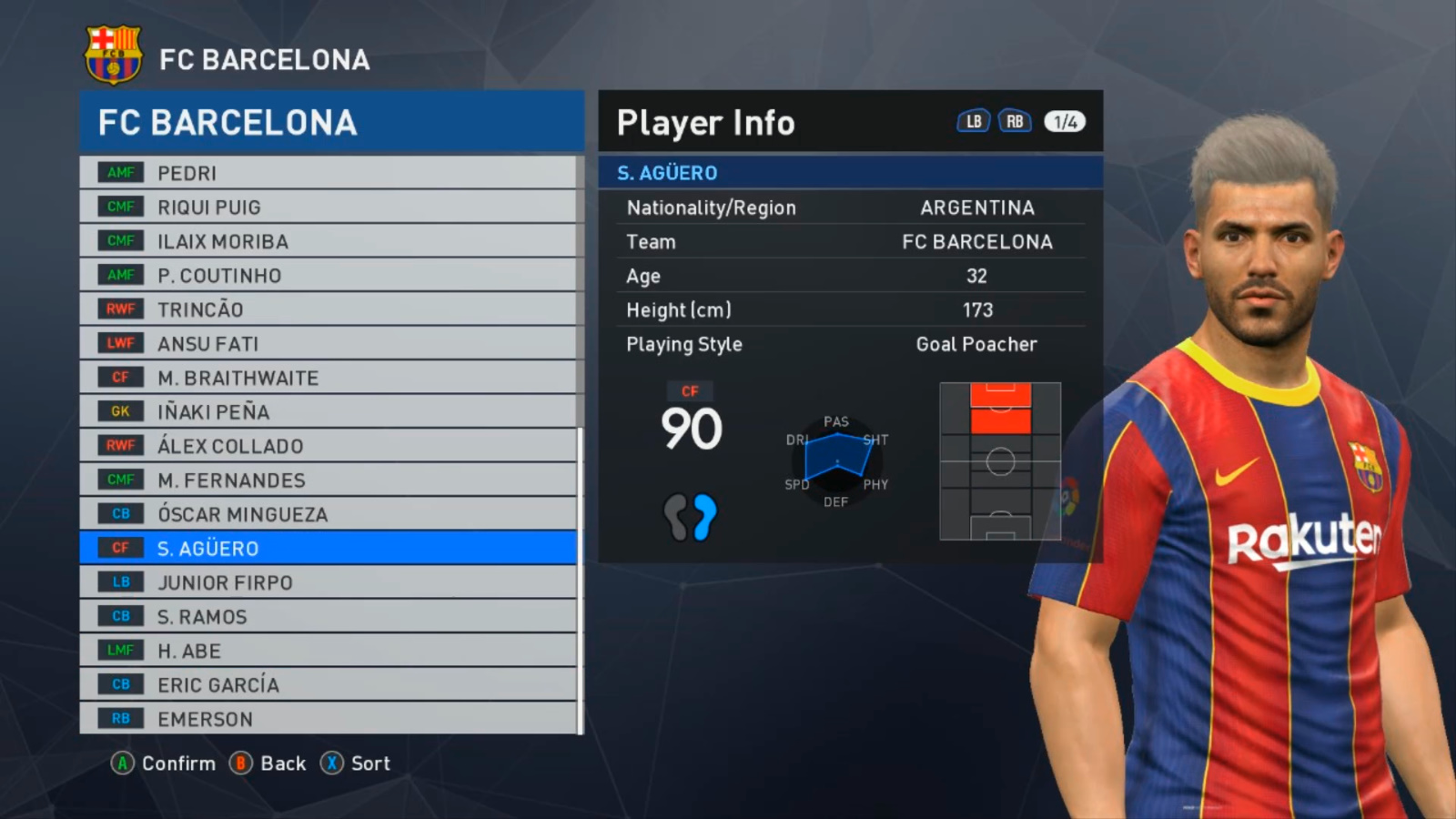
Task: Select Emerson at the list bottom
Action: click(328, 719)
